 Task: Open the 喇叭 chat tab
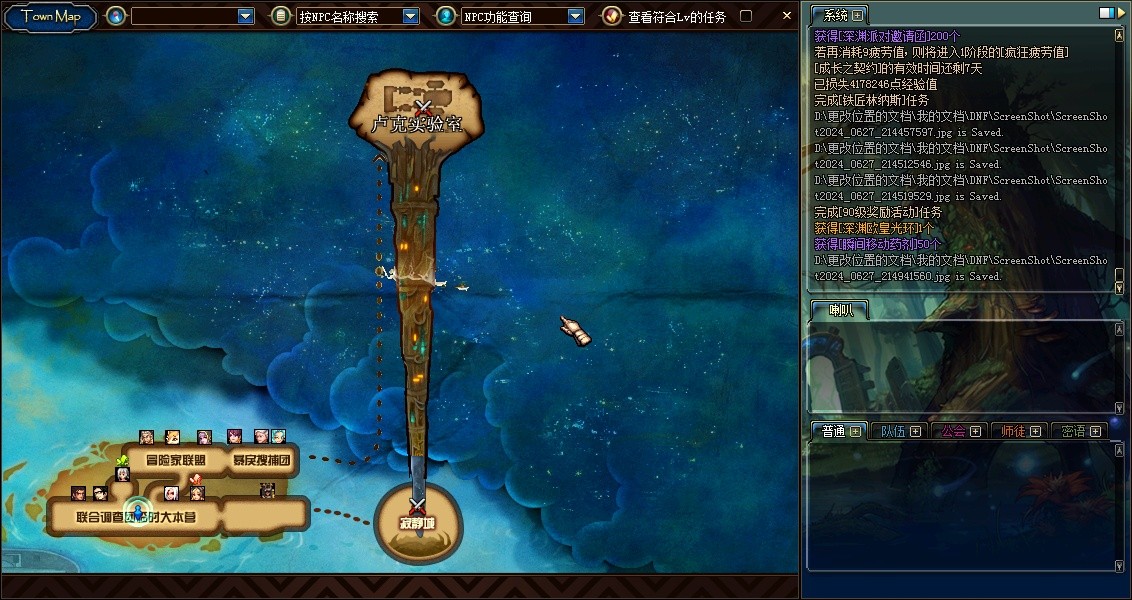pos(841,311)
